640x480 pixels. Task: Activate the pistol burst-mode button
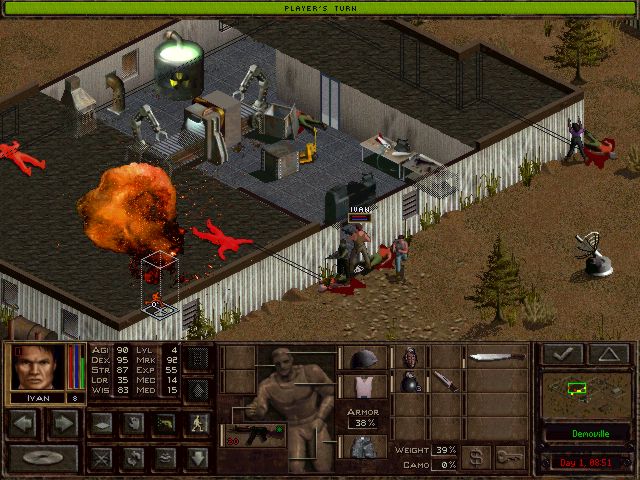165,423
